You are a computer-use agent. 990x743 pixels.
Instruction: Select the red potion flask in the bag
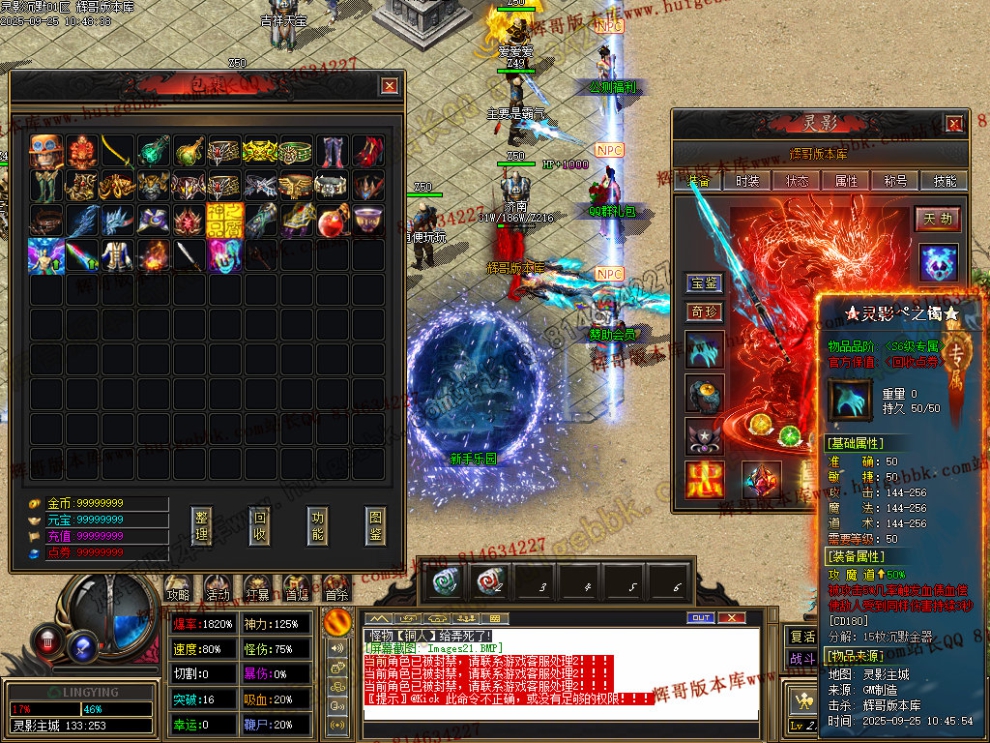[x=333, y=220]
